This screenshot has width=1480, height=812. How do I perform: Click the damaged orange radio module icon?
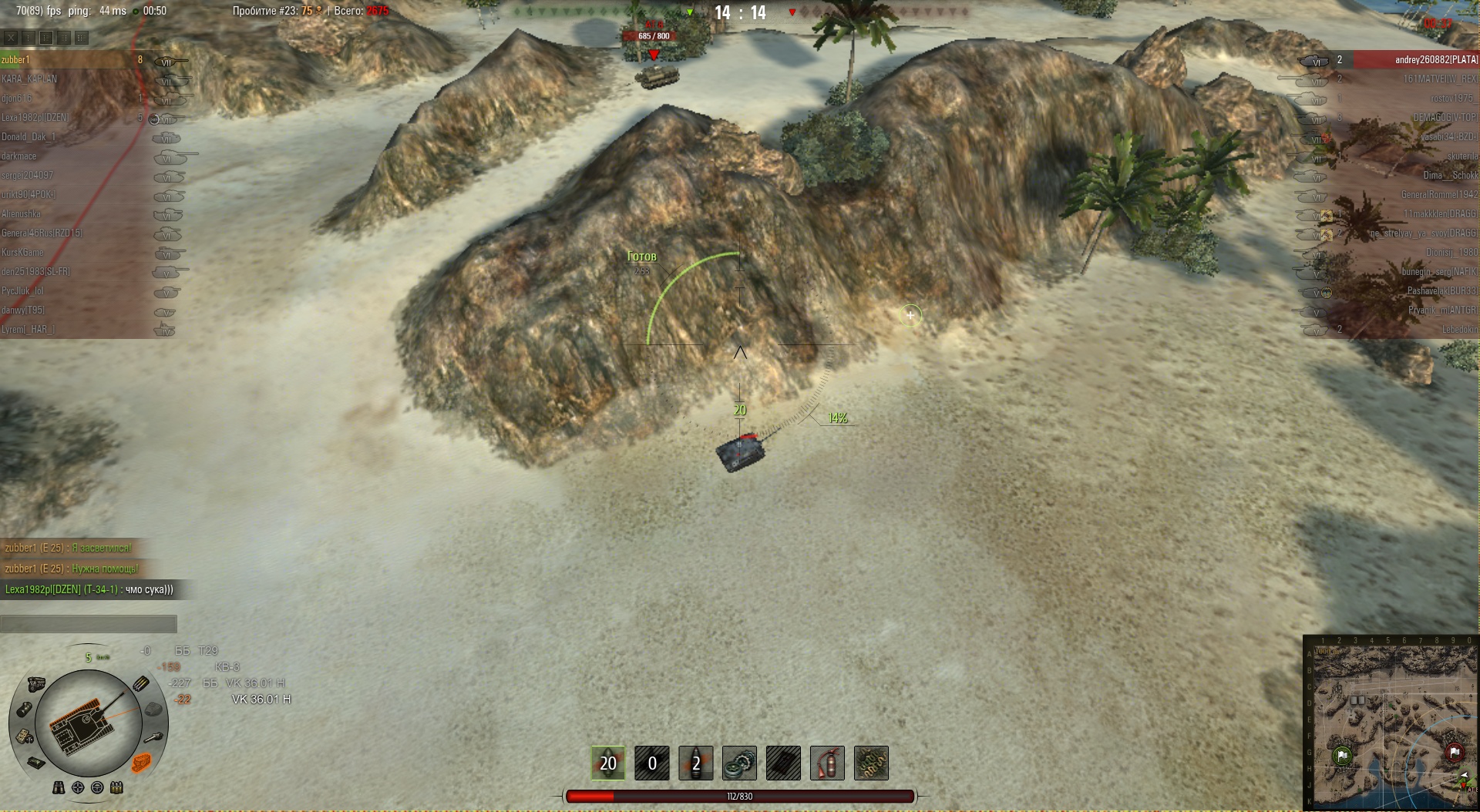(142, 763)
